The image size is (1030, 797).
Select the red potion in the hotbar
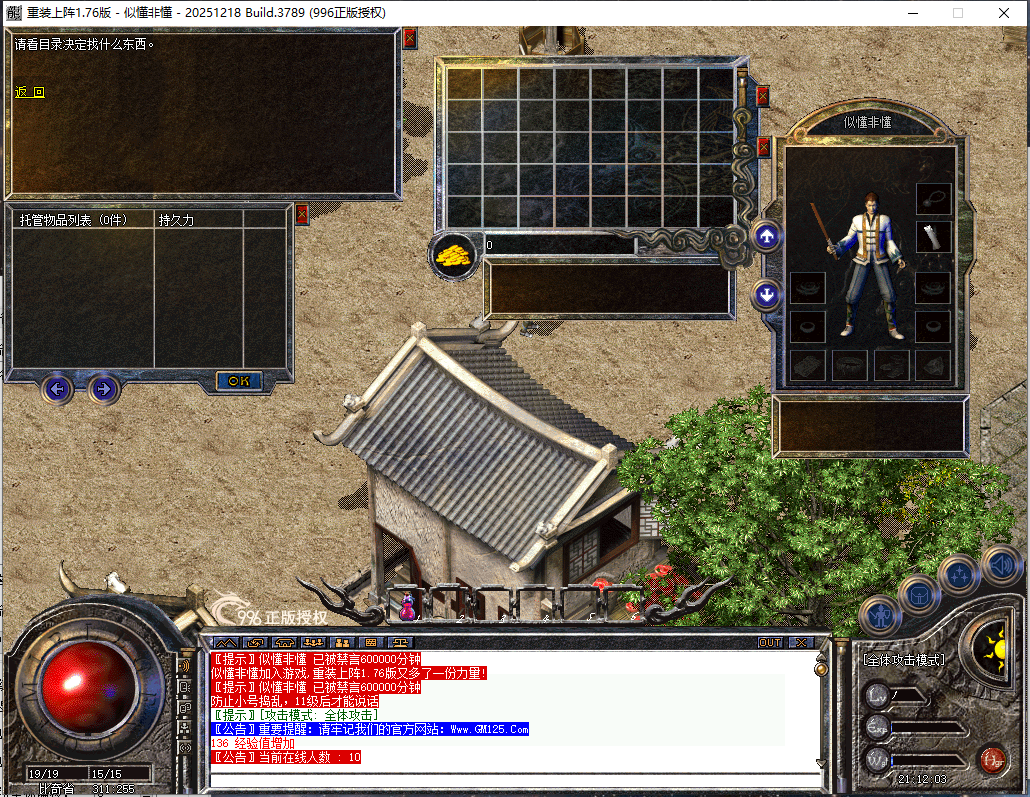click(408, 604)
